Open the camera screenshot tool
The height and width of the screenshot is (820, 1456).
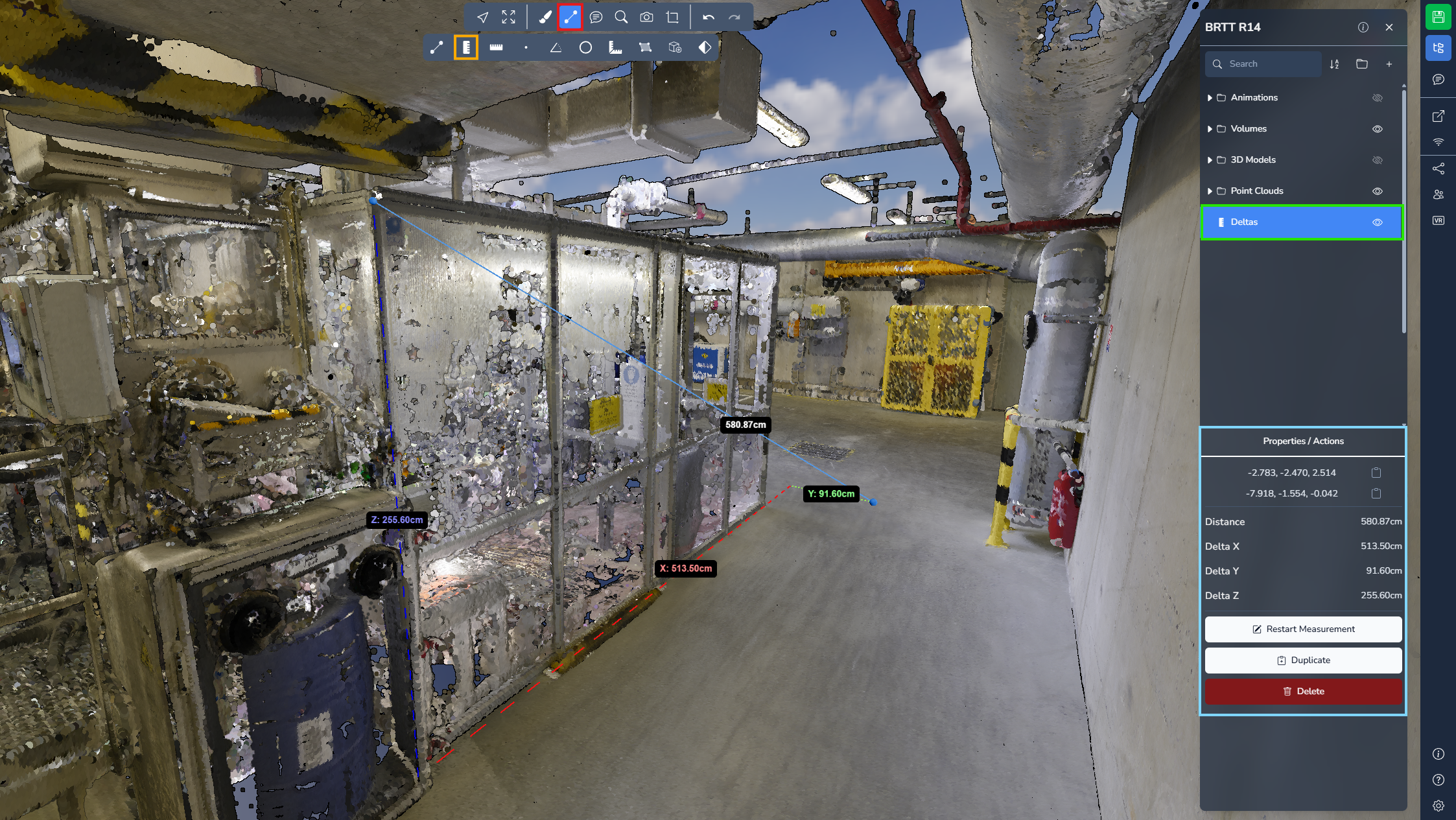646,18
